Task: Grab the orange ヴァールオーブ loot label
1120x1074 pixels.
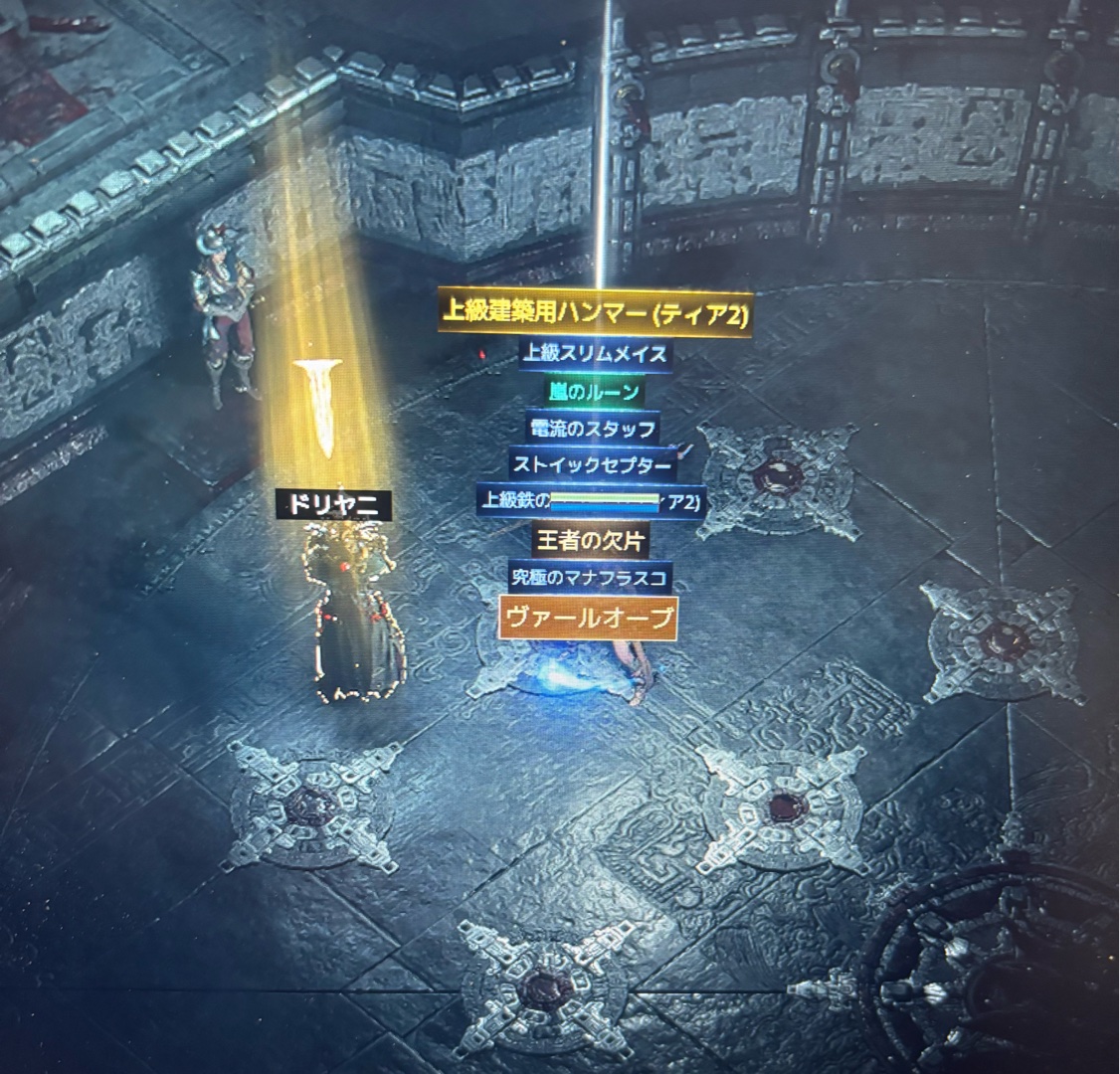Action: click(x=589, y=617)
